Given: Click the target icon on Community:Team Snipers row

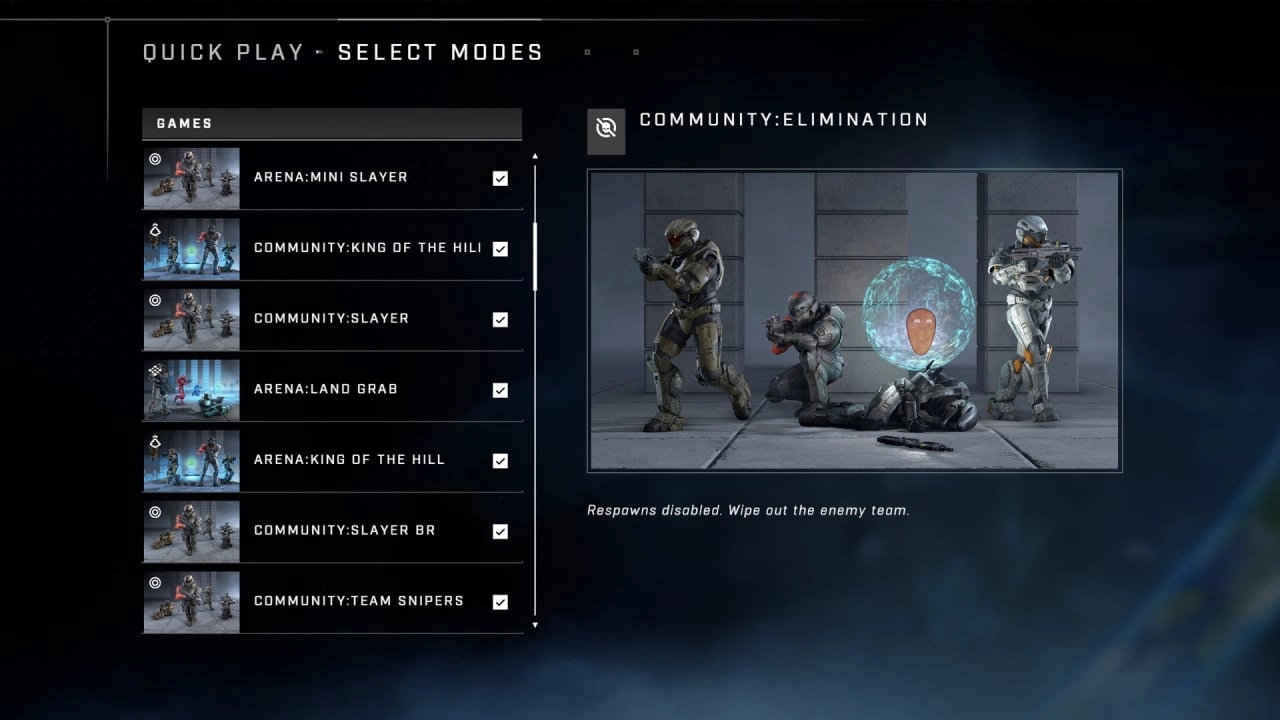Looking at the screenshot, I should (x=153, y=582).
